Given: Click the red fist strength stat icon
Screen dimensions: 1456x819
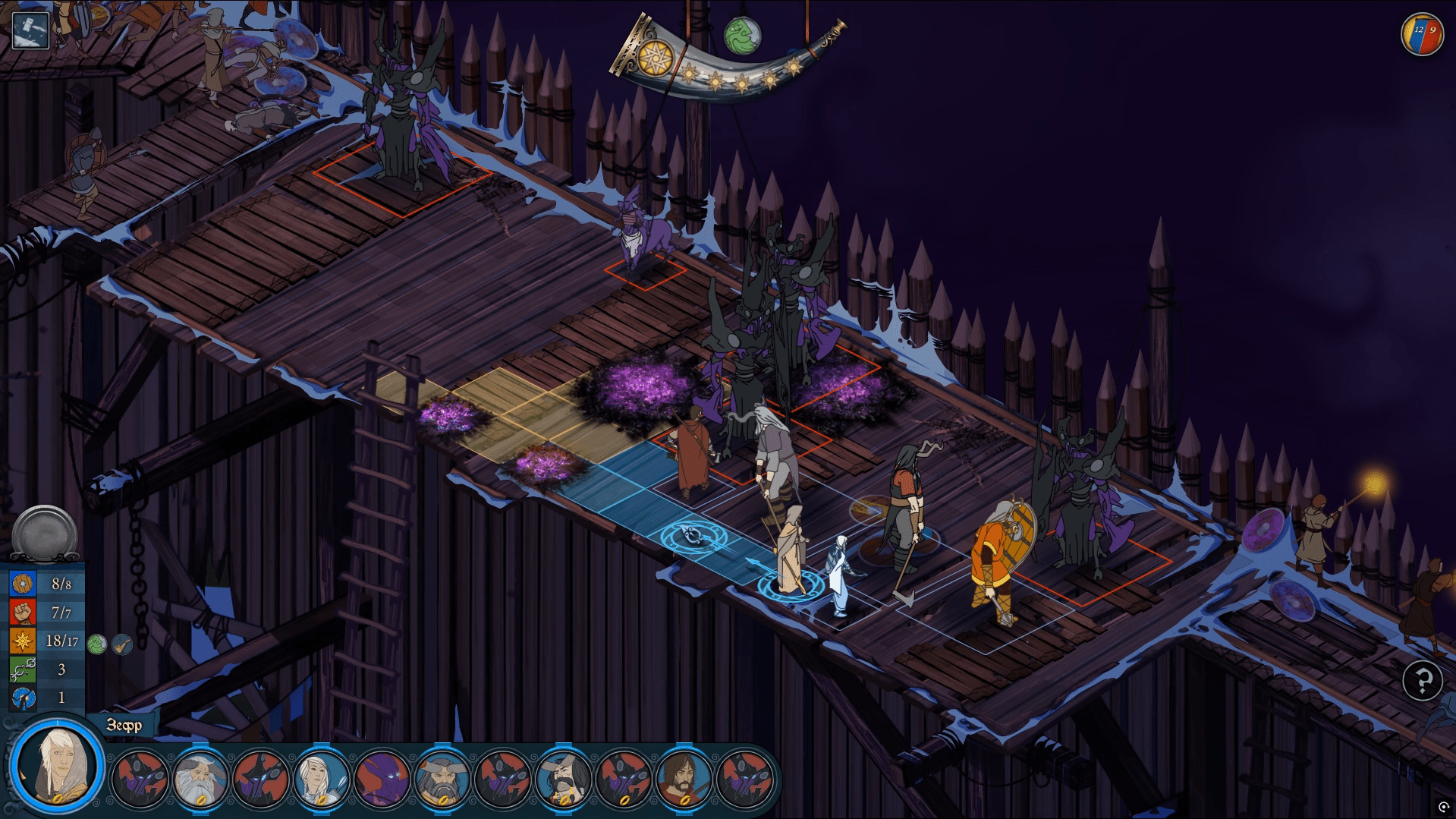Looking at the screenshot, I should click(x=23, y=612).
